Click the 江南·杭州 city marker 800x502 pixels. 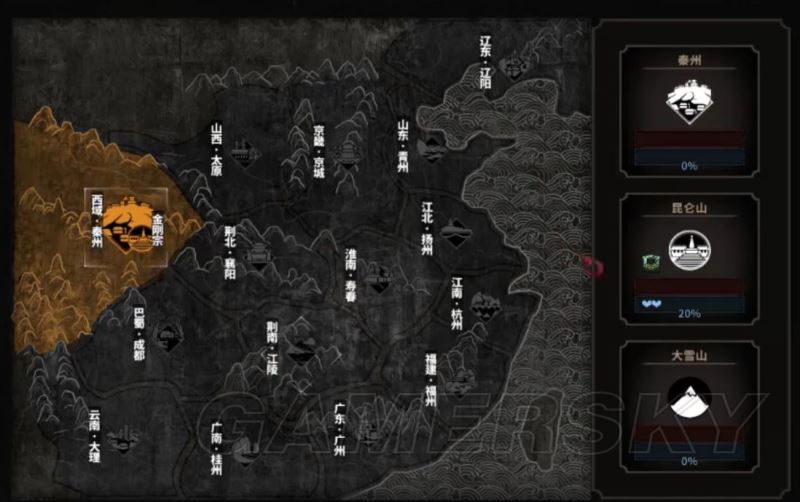(484, 304)
